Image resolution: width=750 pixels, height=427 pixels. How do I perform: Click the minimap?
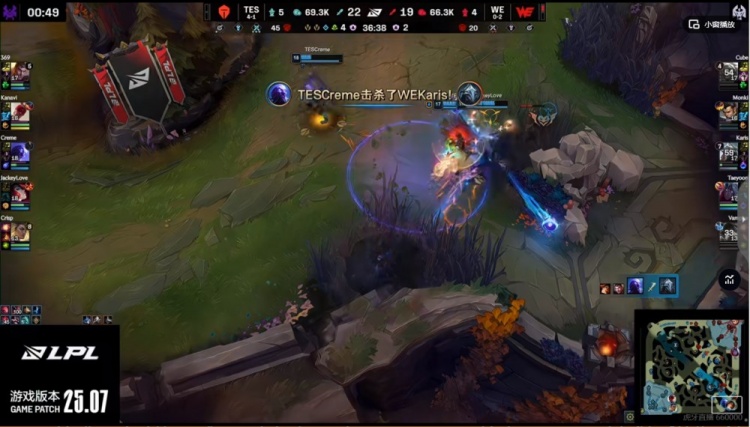(x=691, y=365)
